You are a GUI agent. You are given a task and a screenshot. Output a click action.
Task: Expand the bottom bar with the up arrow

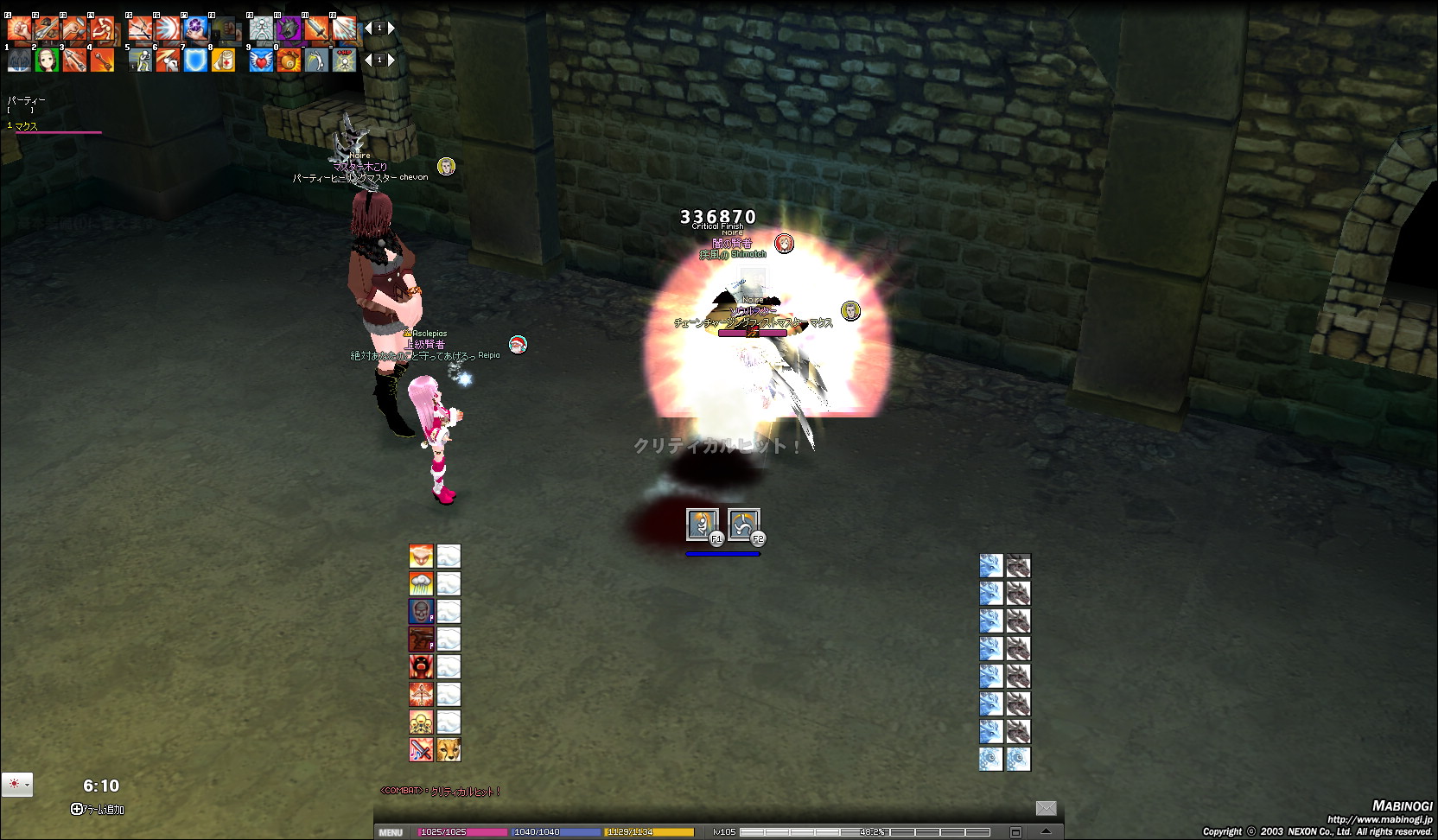(x=1046, y=831)
